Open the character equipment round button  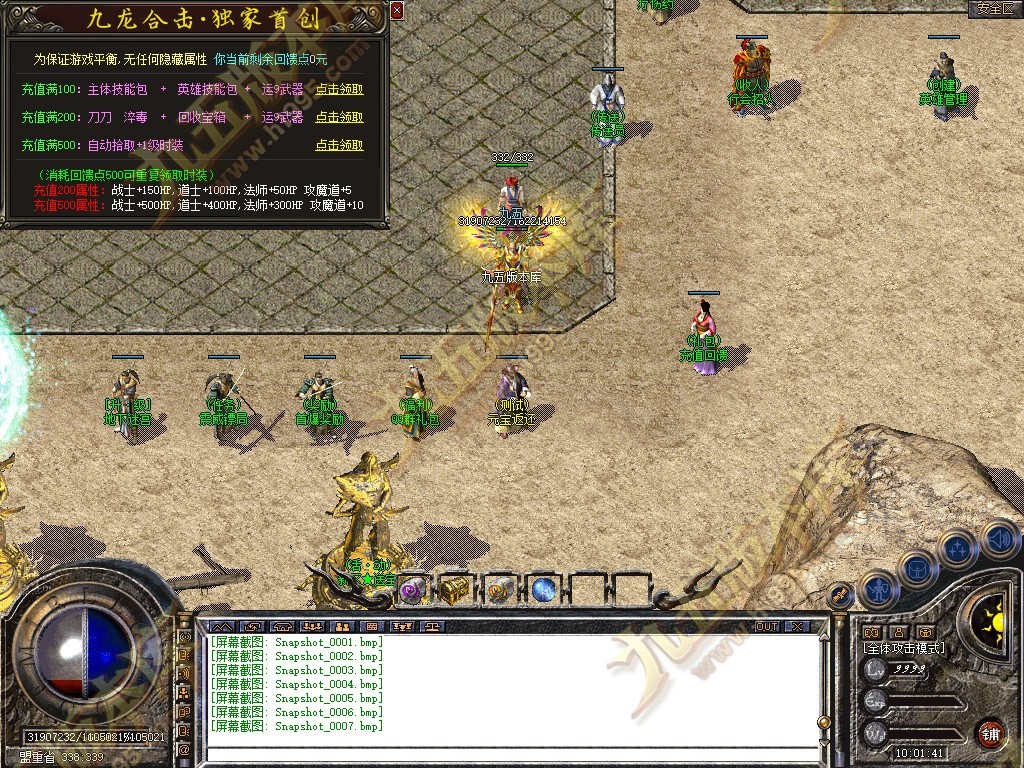tap(879, 590)
